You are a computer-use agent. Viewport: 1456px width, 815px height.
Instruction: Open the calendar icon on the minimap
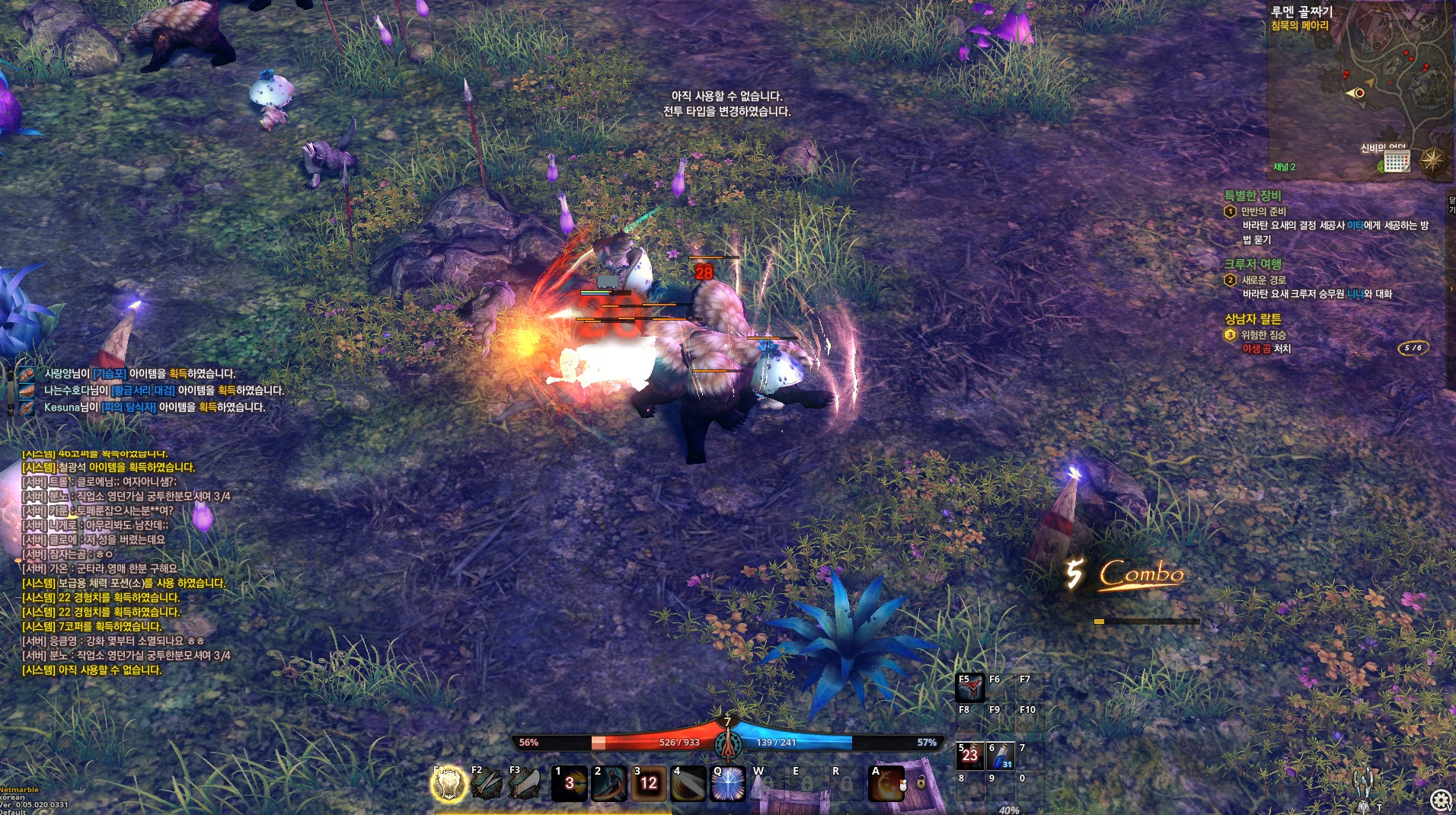tap(1397, 161)
